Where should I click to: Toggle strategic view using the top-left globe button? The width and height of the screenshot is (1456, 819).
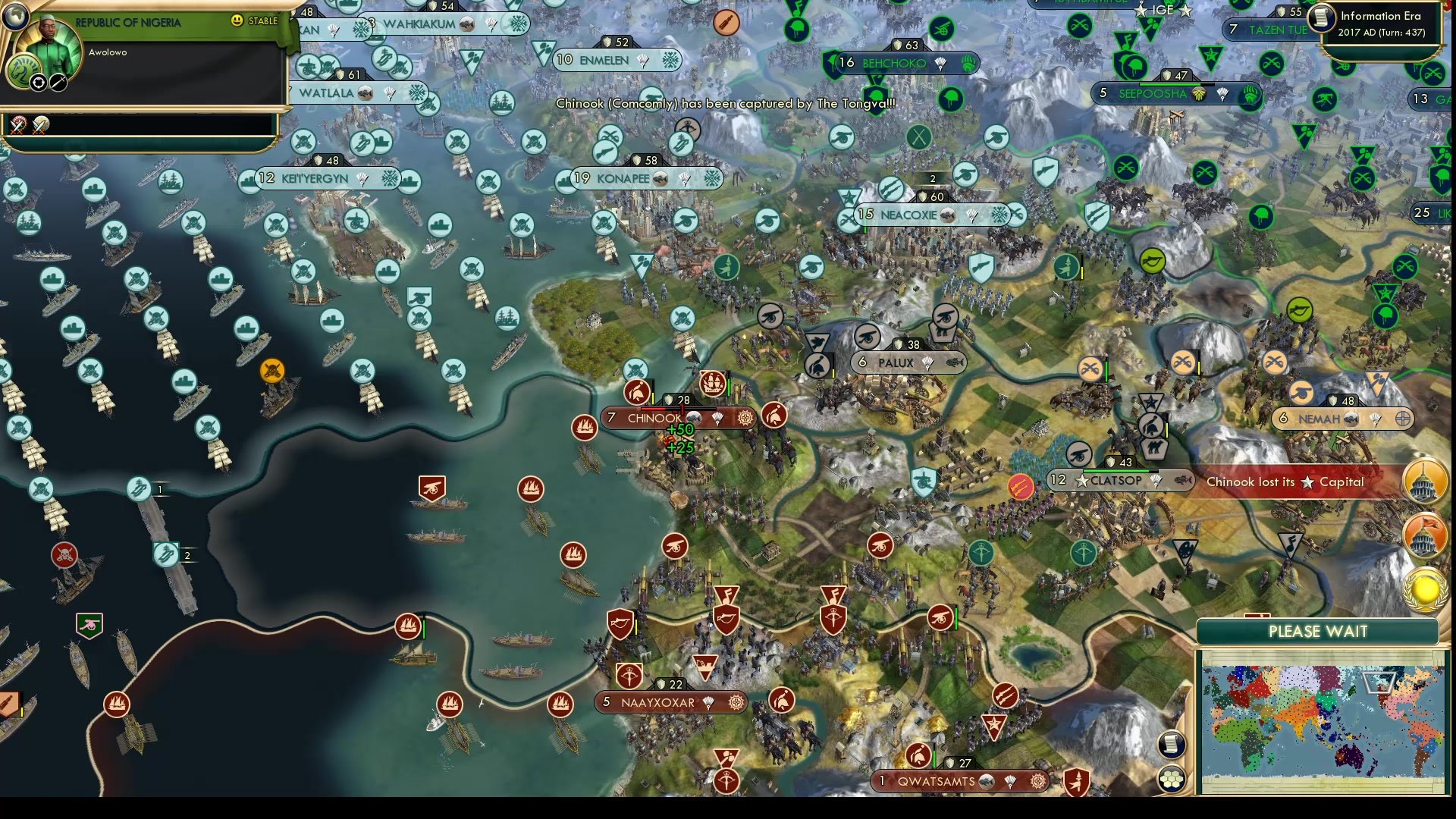pyautogui.click(x=17, y=17)
